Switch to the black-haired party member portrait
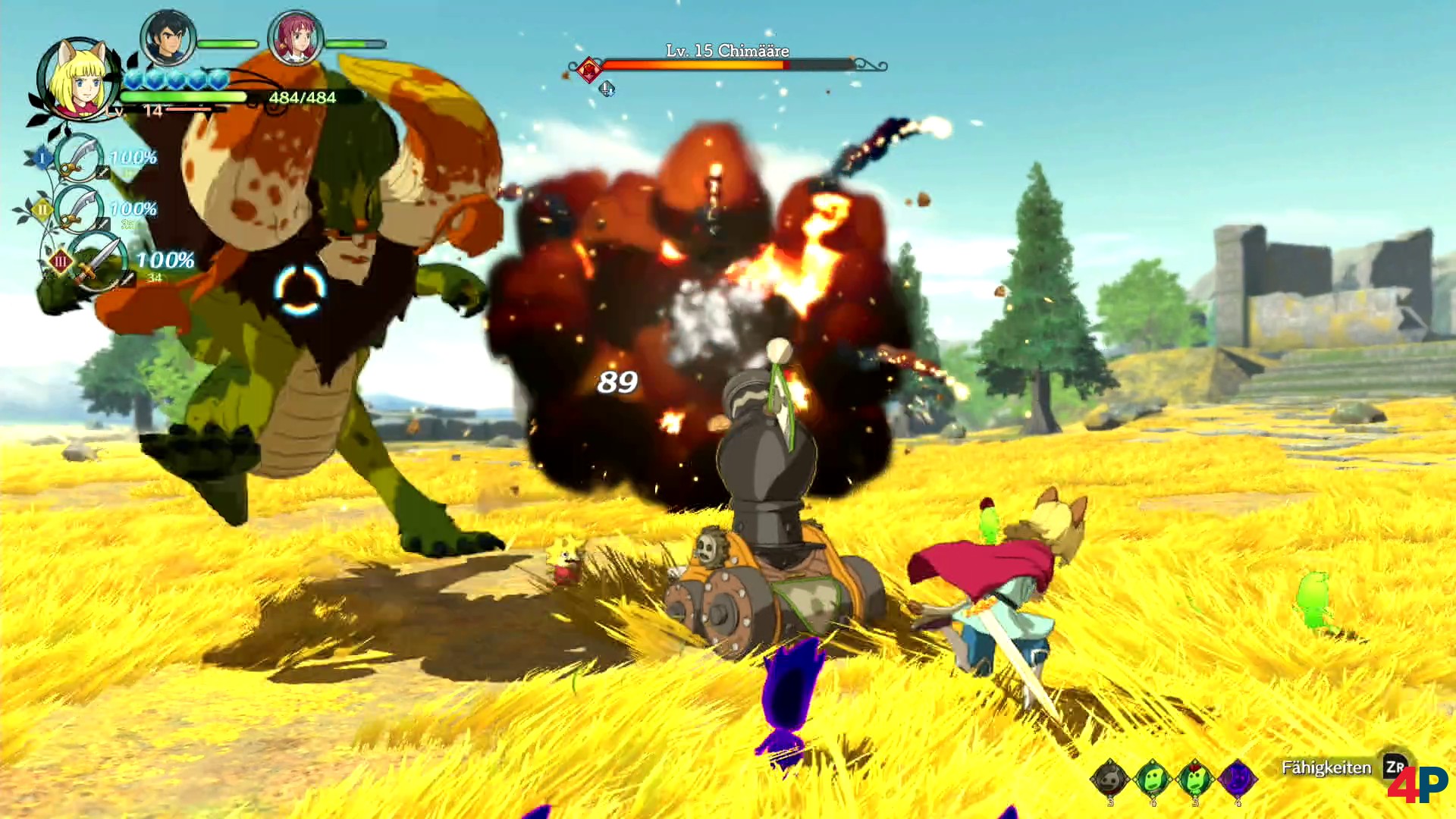Viewport: 1456px width, 819px height. point(168,38)
